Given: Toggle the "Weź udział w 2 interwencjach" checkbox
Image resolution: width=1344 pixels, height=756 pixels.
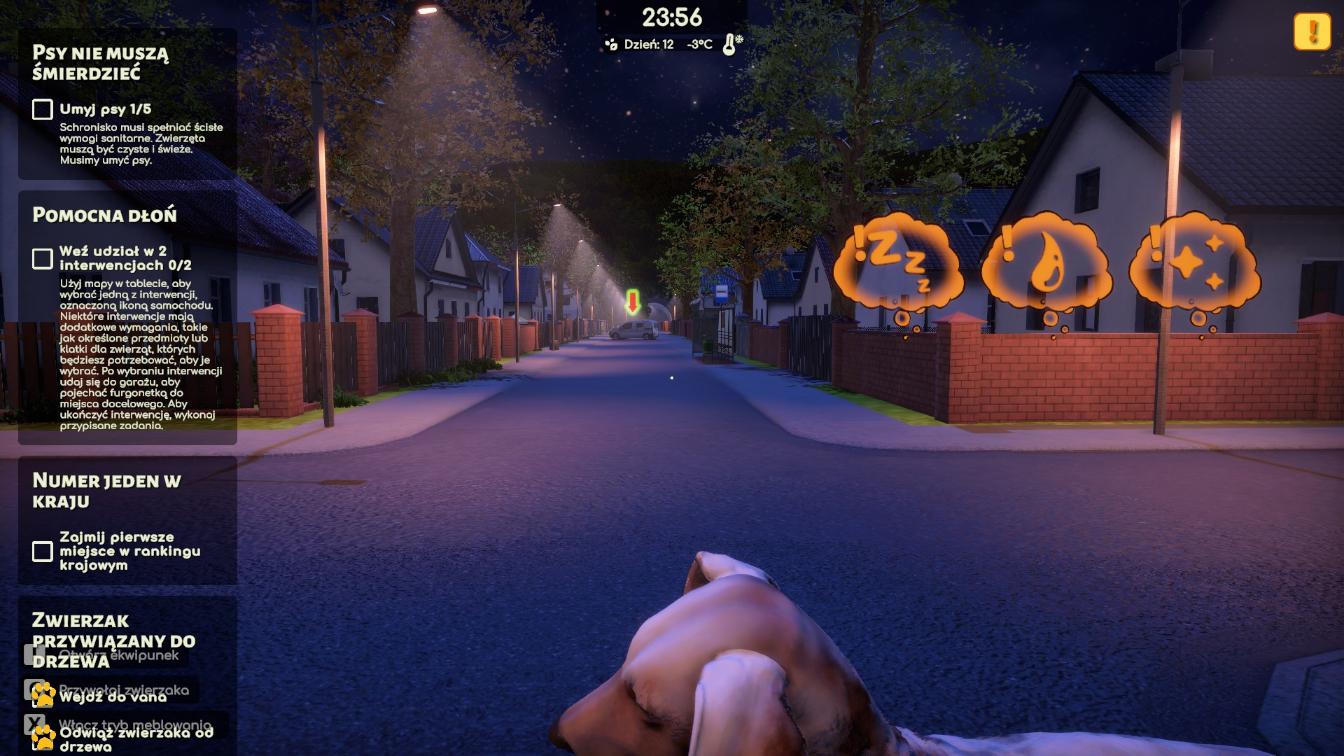Looking at the screenshot, I should click(42, 259).
